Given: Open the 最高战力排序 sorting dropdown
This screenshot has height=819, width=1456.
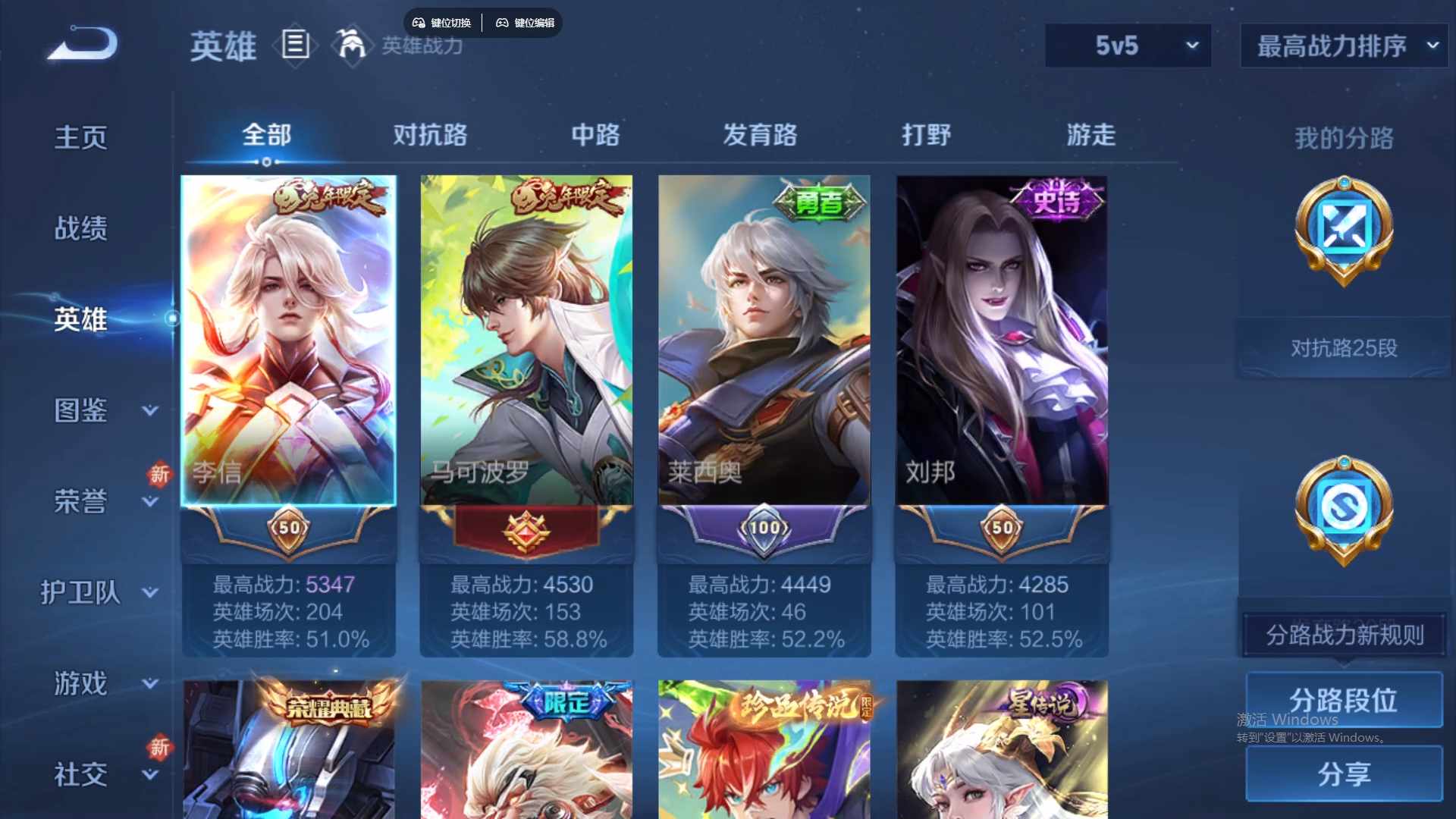Looking at the screenshot, I should [1342, 45].
